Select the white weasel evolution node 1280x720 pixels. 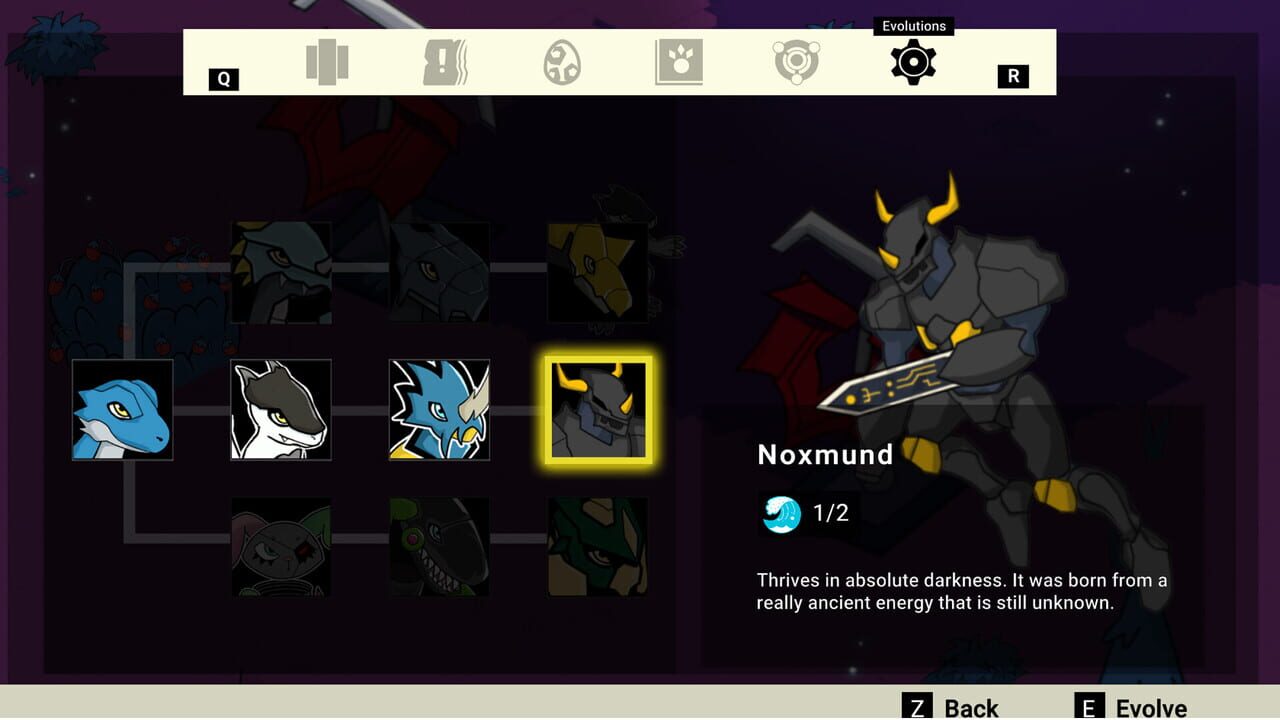[280, 408]
